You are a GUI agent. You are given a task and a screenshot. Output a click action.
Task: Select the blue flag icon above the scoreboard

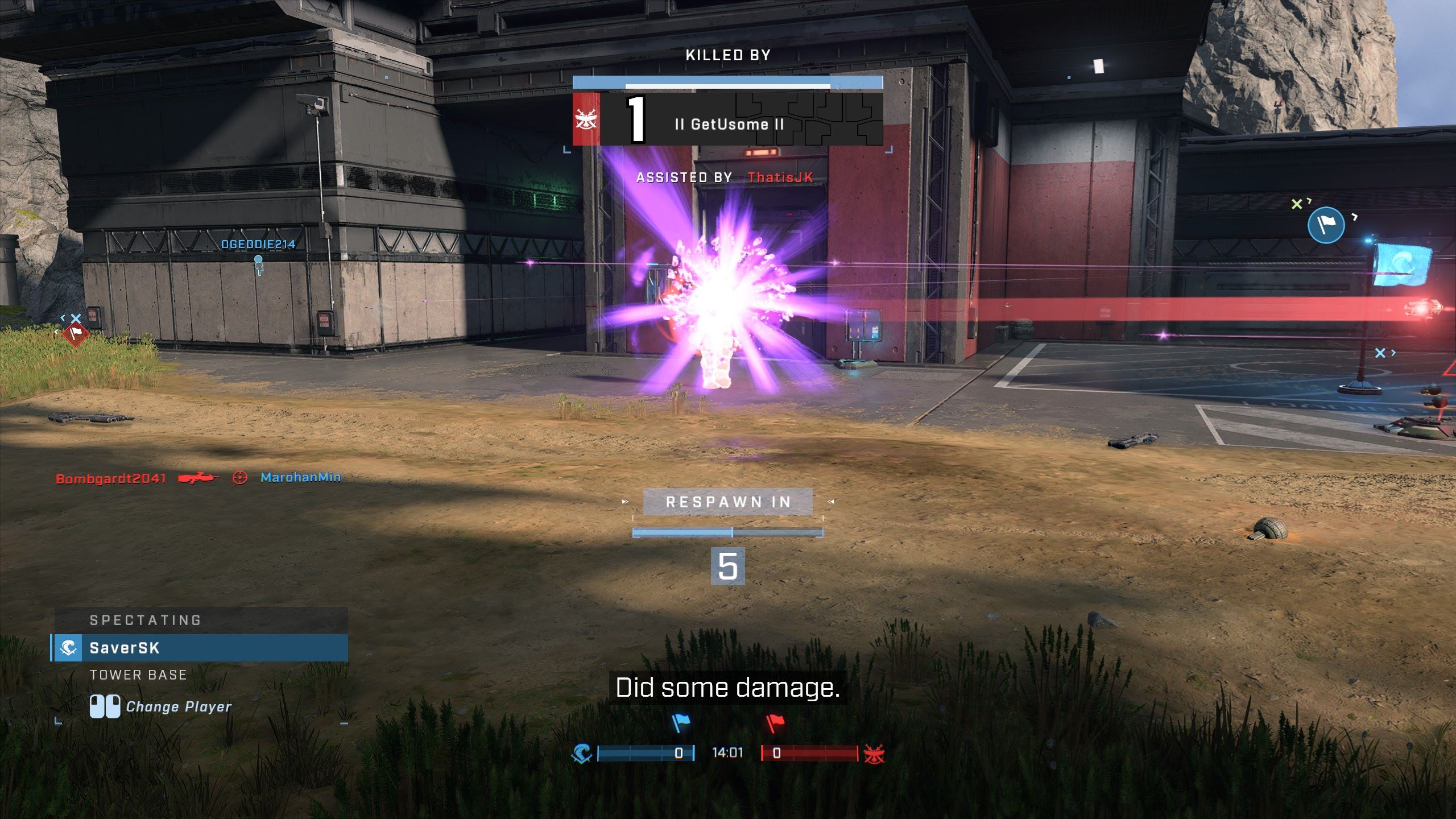[x=680, y=723]
